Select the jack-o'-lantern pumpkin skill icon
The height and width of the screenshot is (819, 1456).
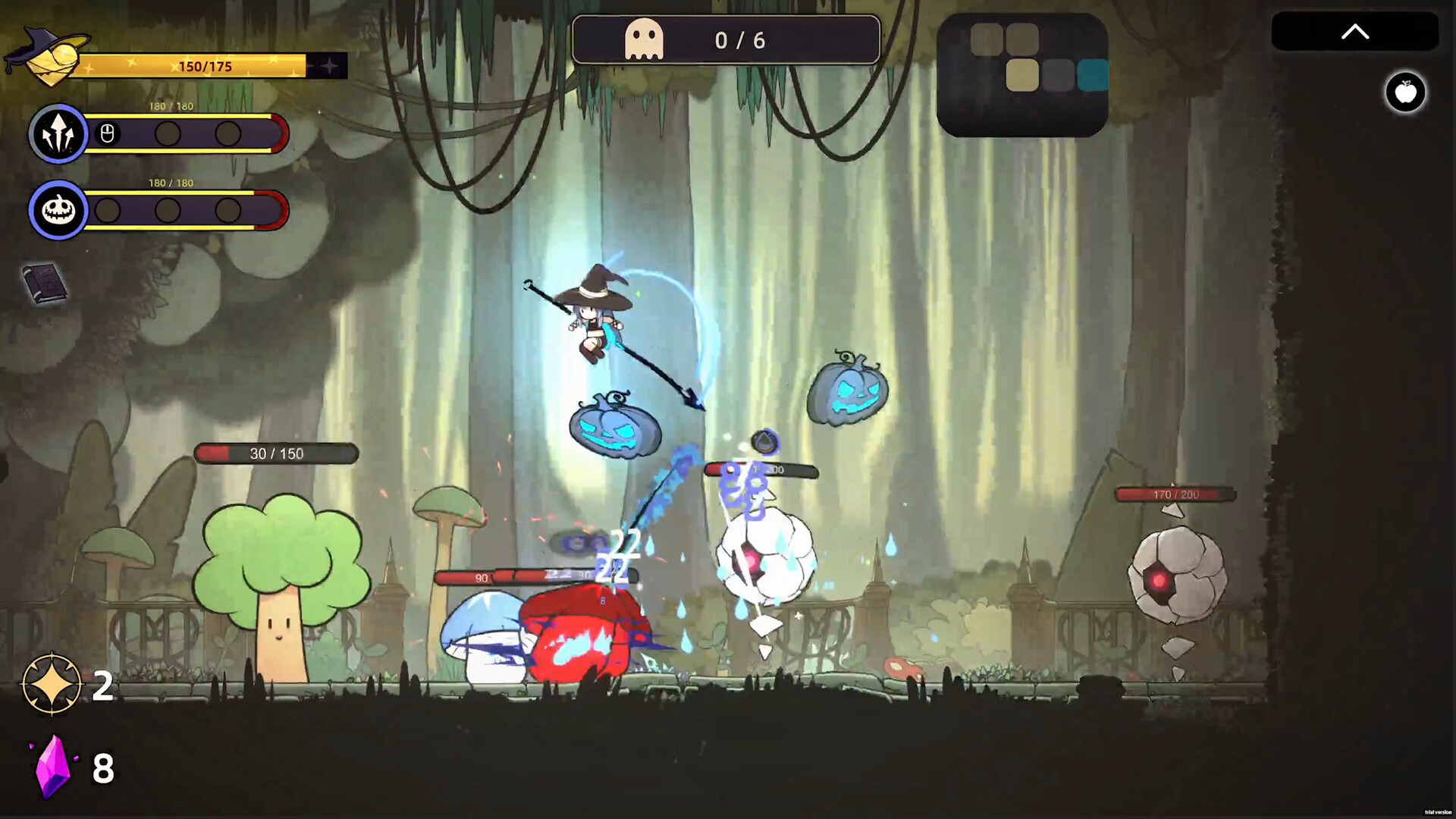click(x=58, y=210)
